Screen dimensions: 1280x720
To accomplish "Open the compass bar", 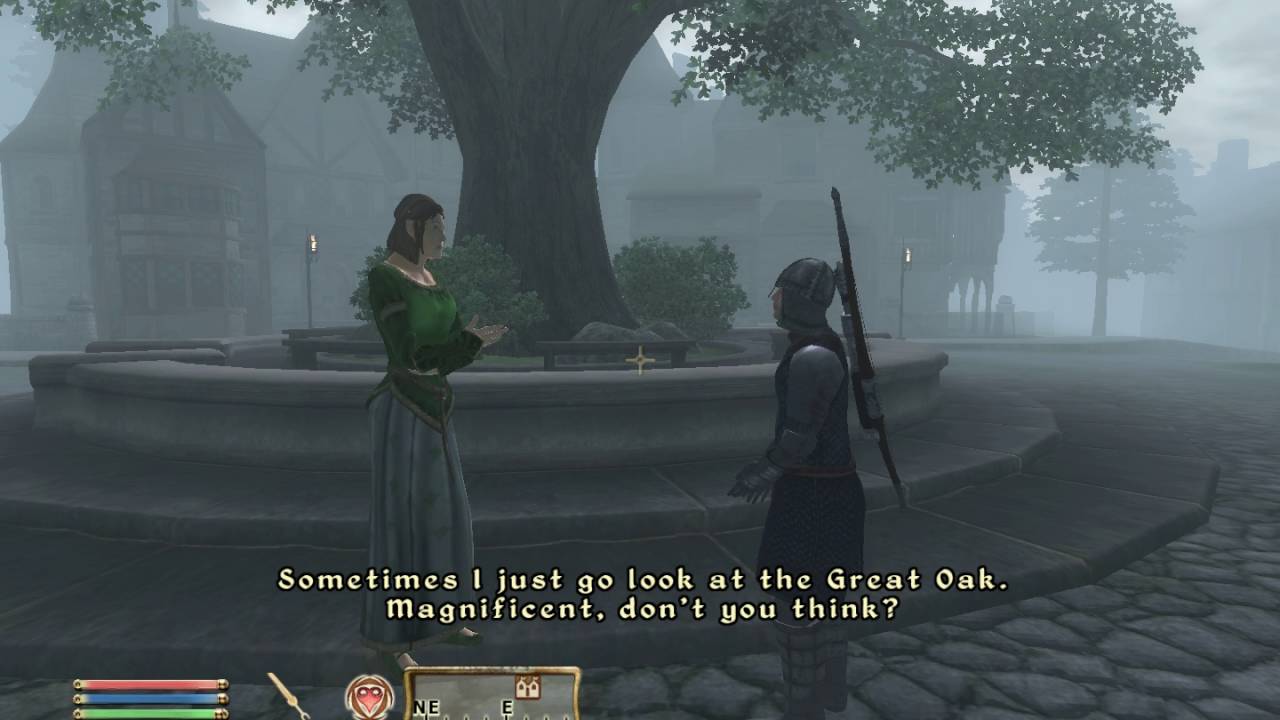I will tap(492, 696).
